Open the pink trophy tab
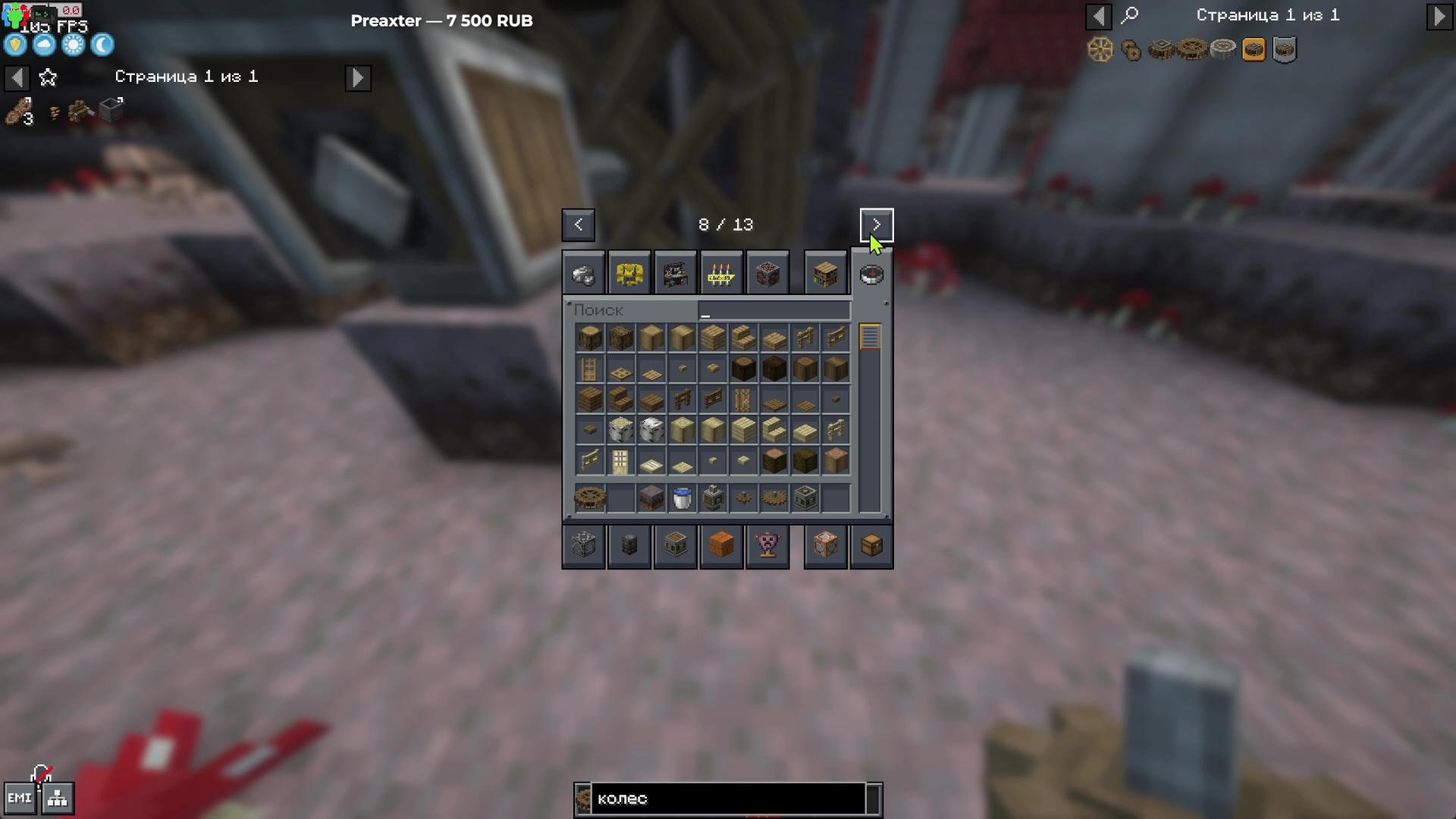 [x=767, y=545]
